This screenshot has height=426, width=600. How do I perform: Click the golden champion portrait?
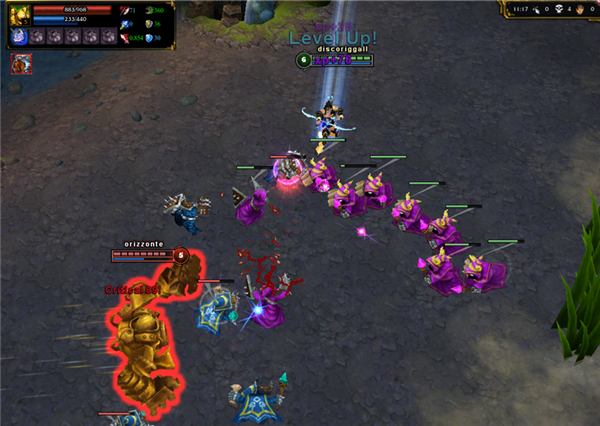(x=18, y=14)
